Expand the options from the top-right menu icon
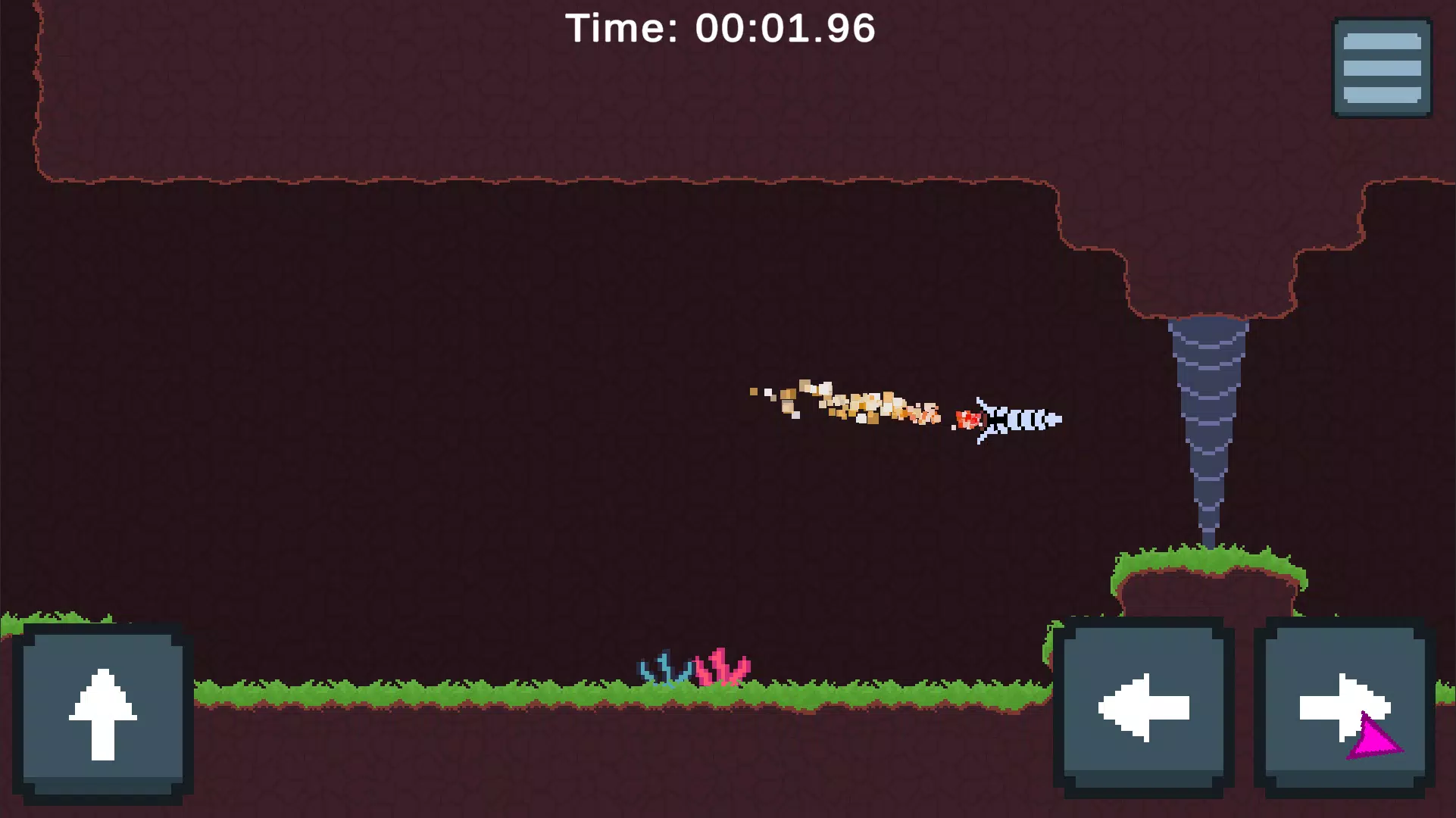 [x=1381, y=66]
